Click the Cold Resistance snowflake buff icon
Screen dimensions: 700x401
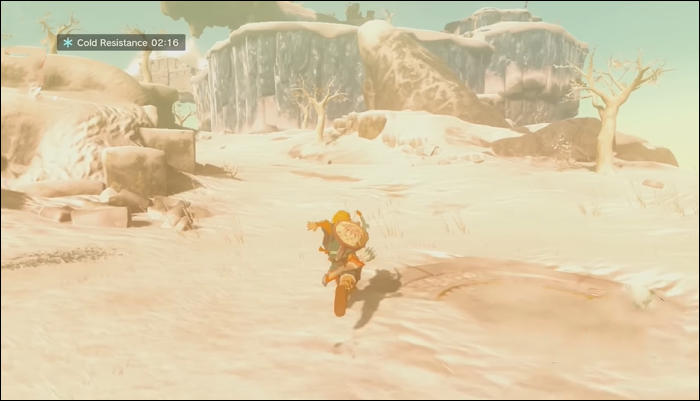[68, 43]
